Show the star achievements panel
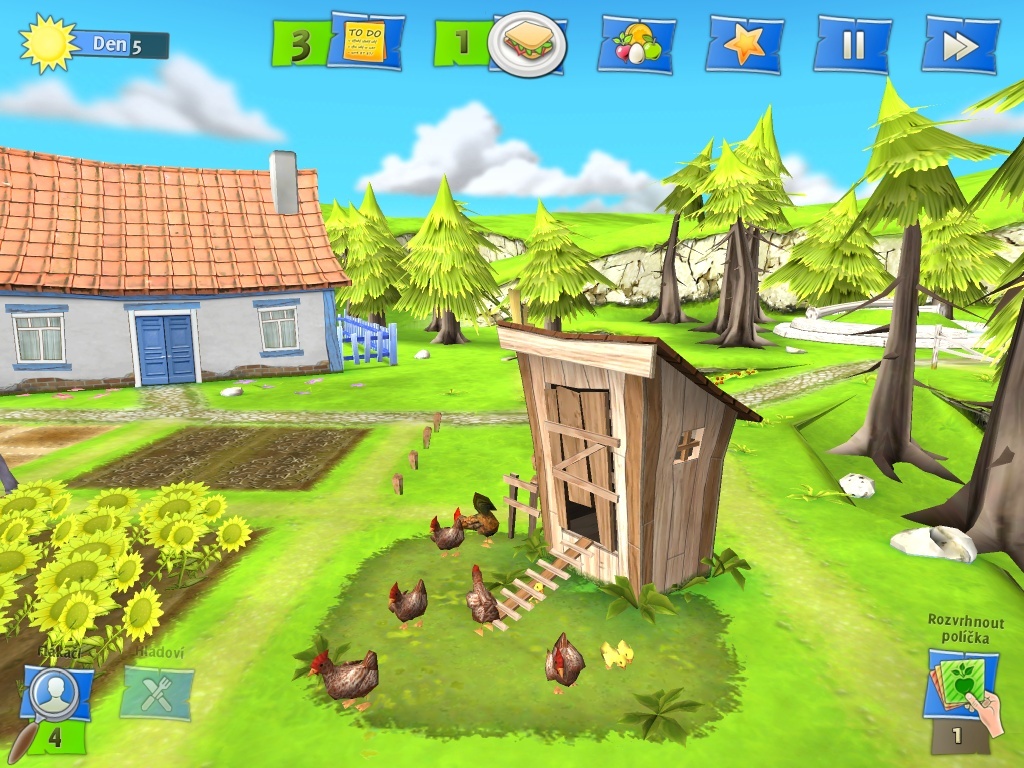 click(x=744, y=44)
